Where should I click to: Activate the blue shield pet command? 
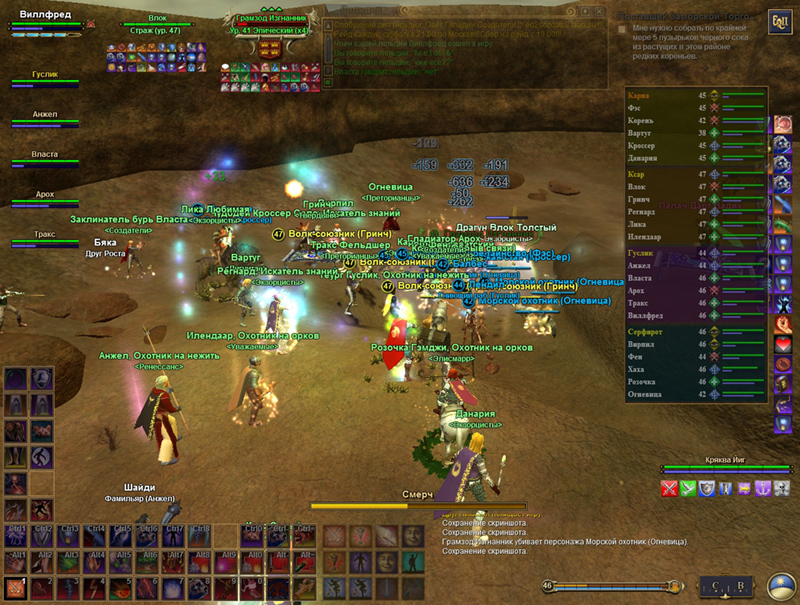coord(708,488)
